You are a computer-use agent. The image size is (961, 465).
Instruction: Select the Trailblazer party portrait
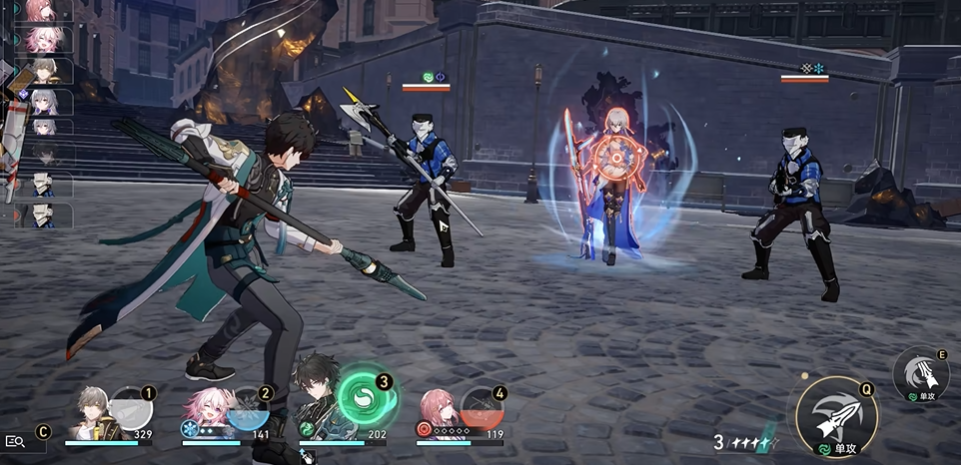pyautogui.click(x=94, y=413)
